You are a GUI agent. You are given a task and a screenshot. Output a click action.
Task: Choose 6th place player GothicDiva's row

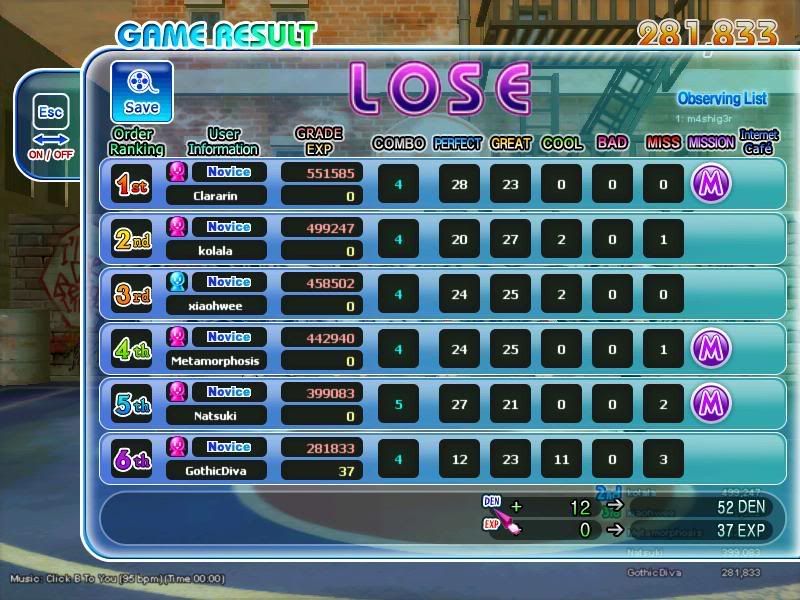(445, 459)
